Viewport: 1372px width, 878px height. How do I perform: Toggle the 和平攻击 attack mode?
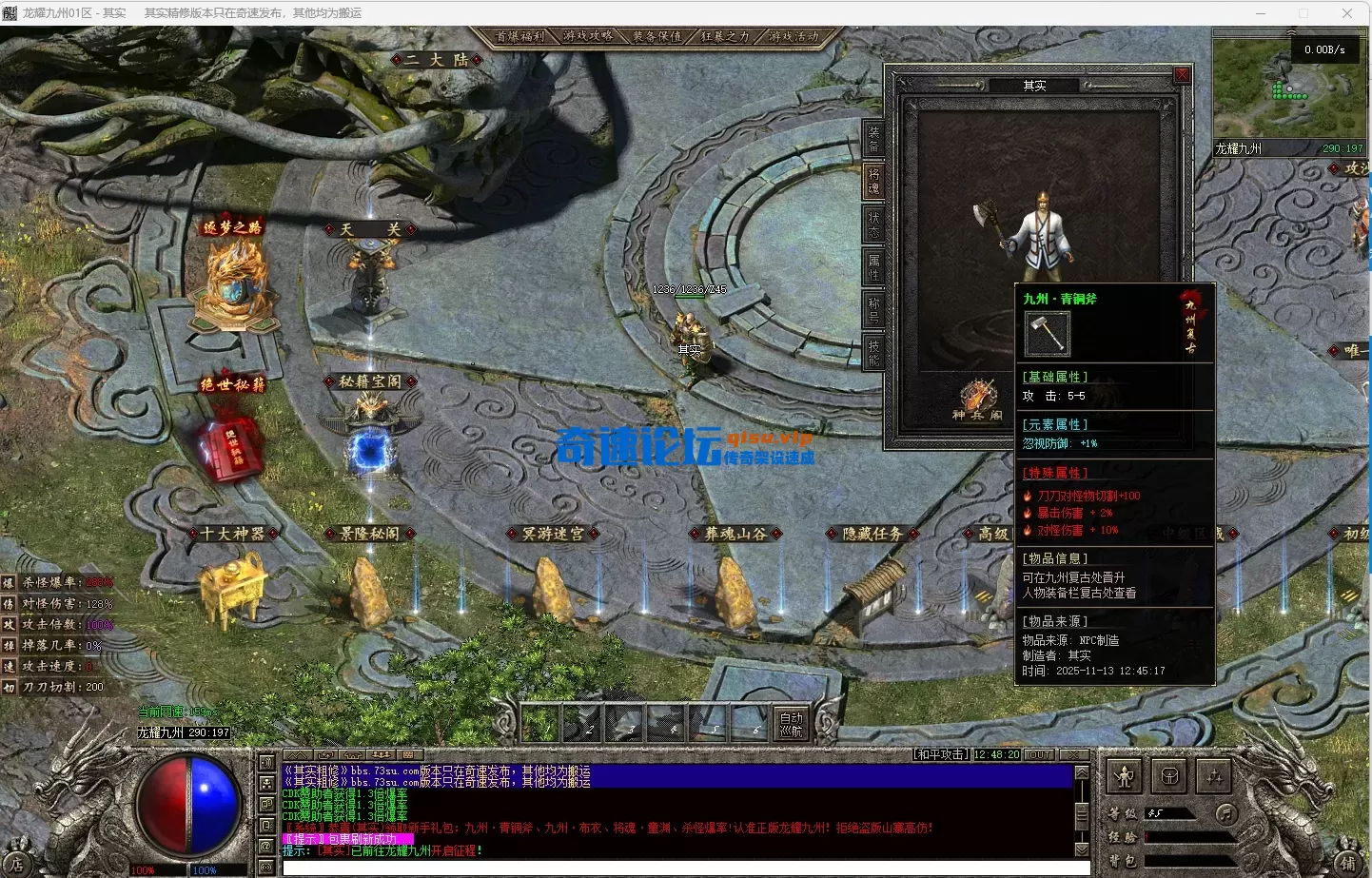point(942,753)
